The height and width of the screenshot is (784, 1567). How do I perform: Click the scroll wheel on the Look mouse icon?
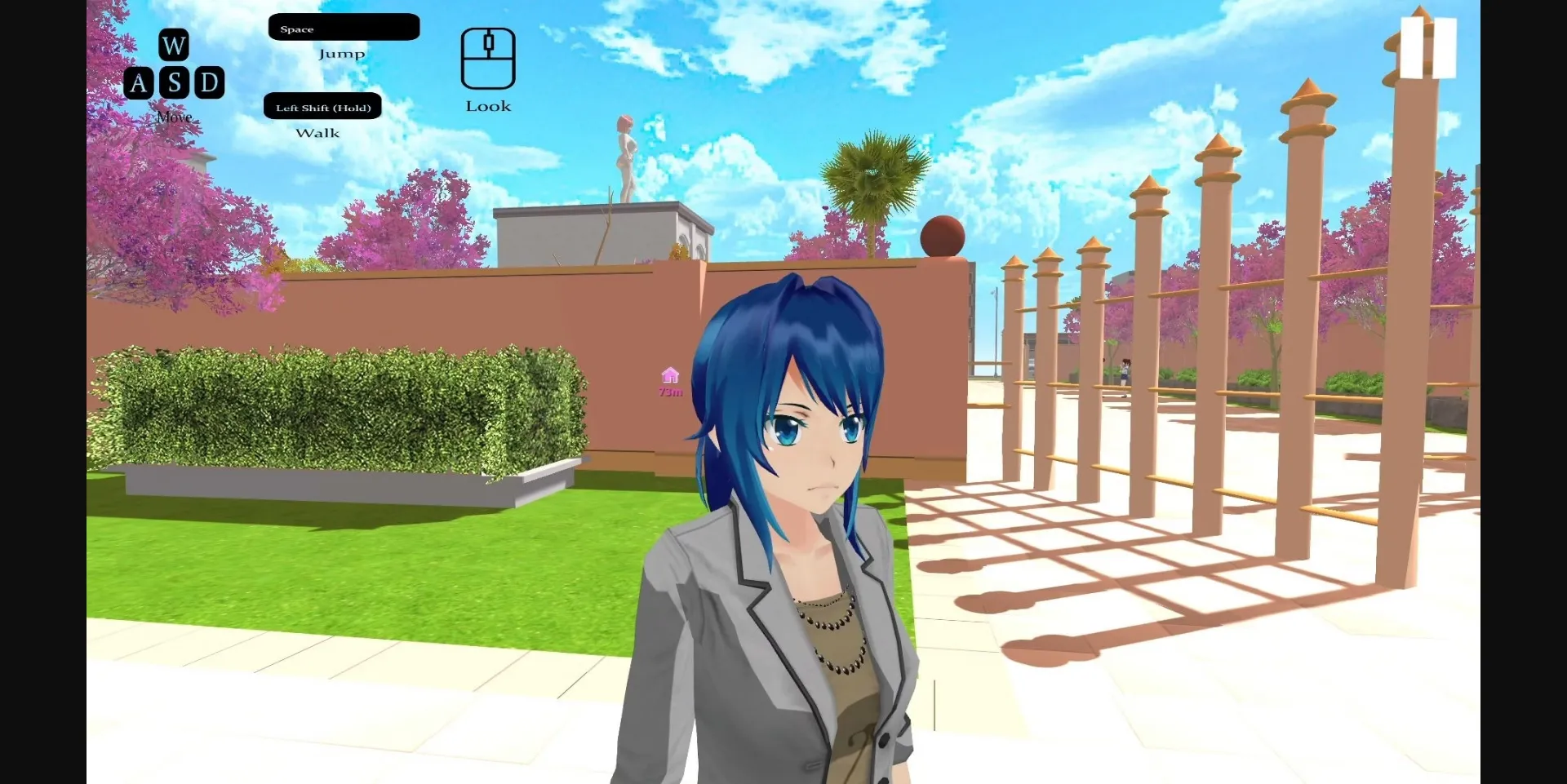pos(488,42)
